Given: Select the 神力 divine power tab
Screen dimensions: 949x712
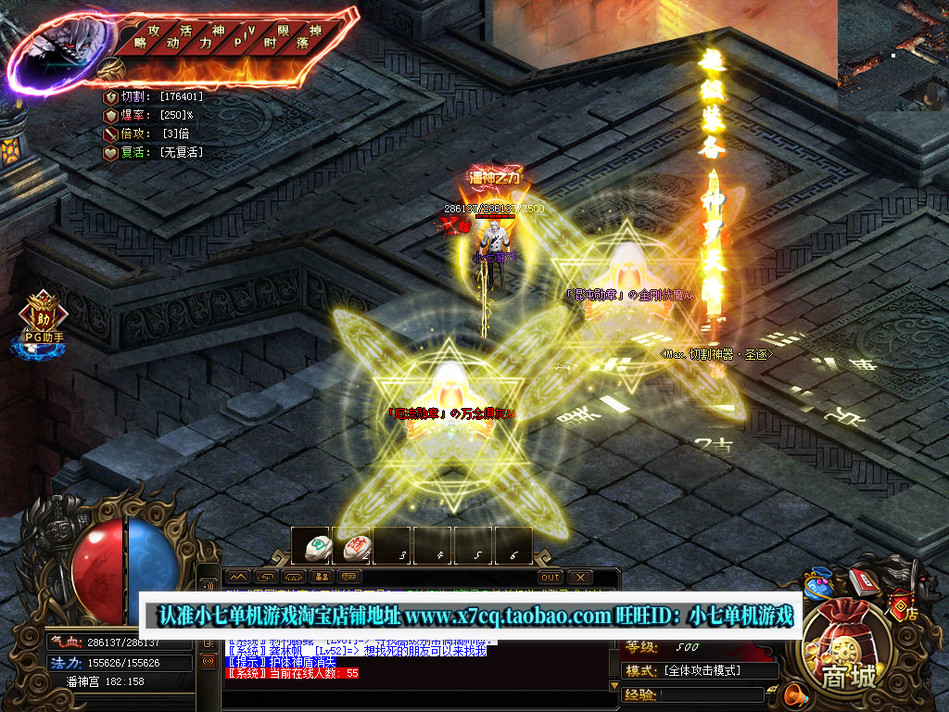Looking at the screenshot, I should click(210, 38).
